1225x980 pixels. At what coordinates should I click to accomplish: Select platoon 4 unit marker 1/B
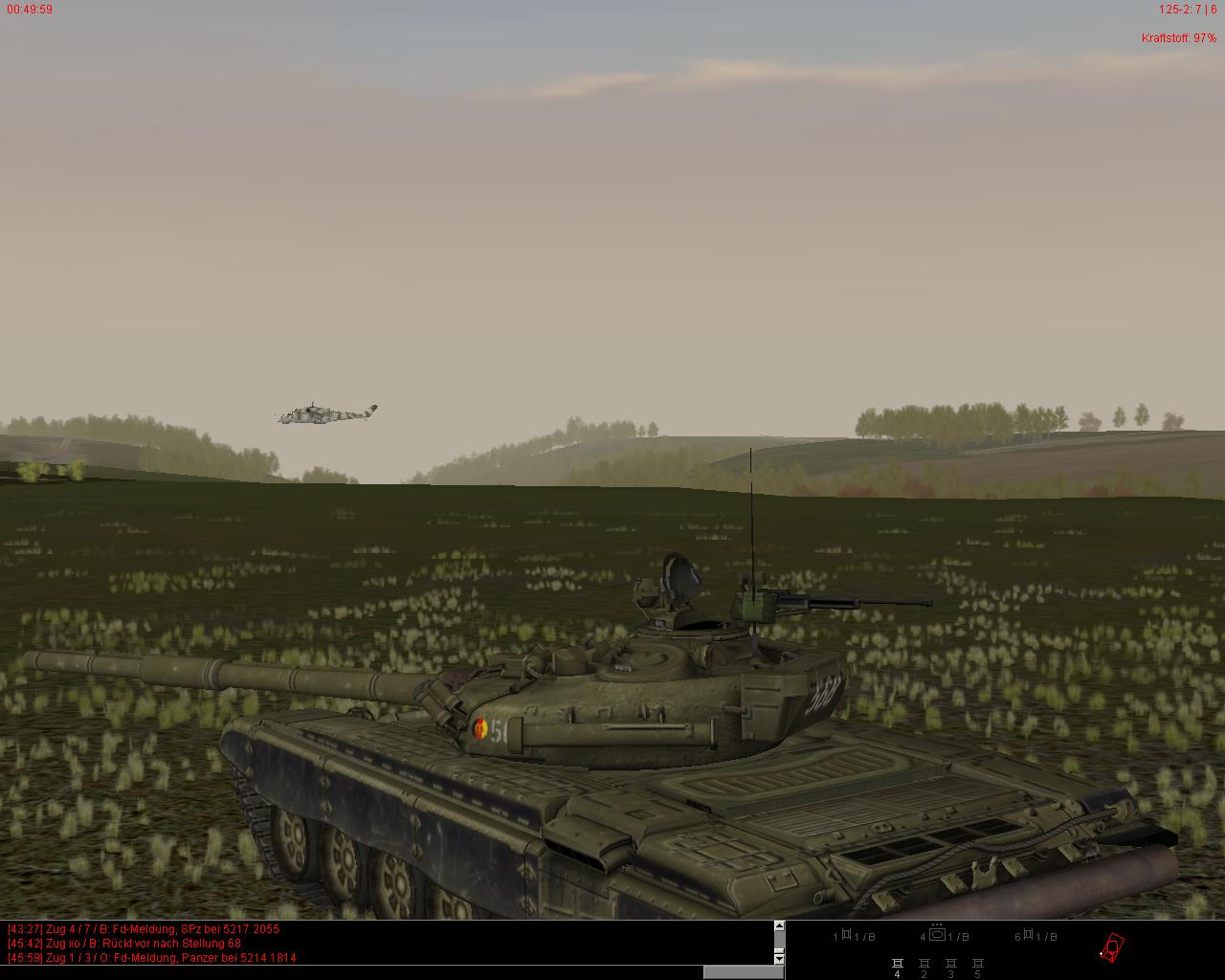(x=945, y=936)
